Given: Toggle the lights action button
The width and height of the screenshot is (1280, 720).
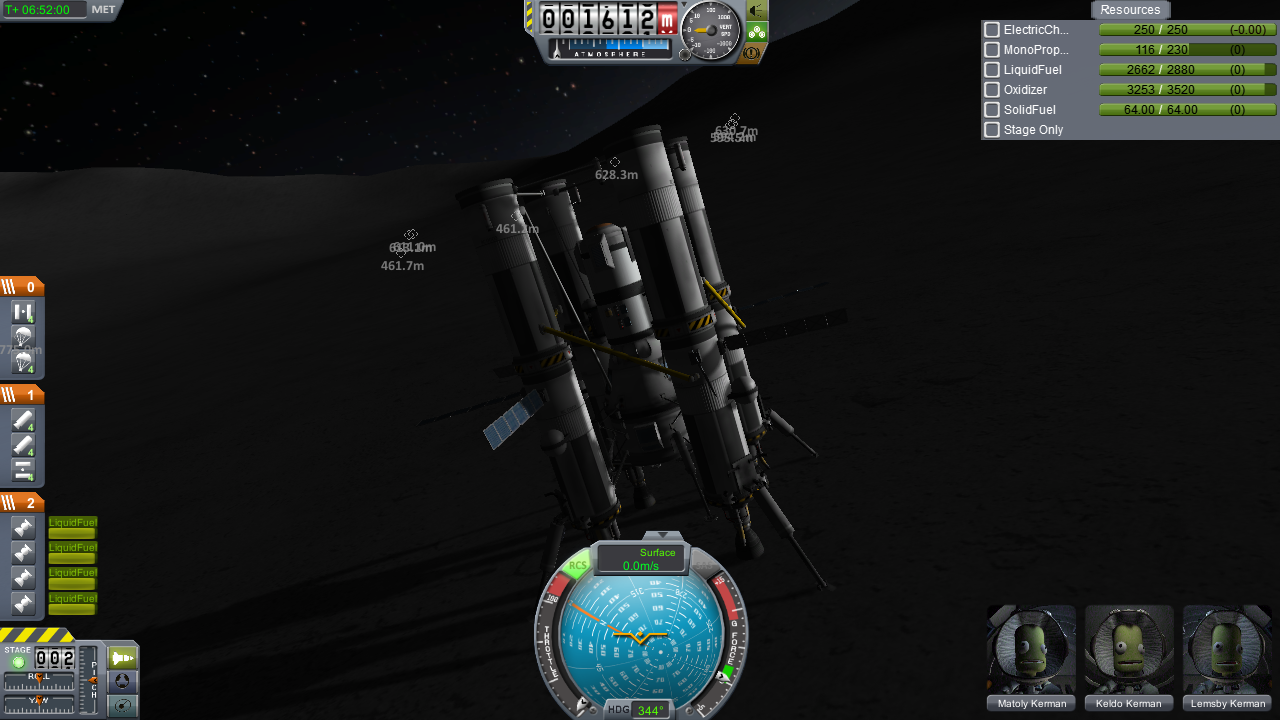Looking at the screenshot, I should coord(757,10).
